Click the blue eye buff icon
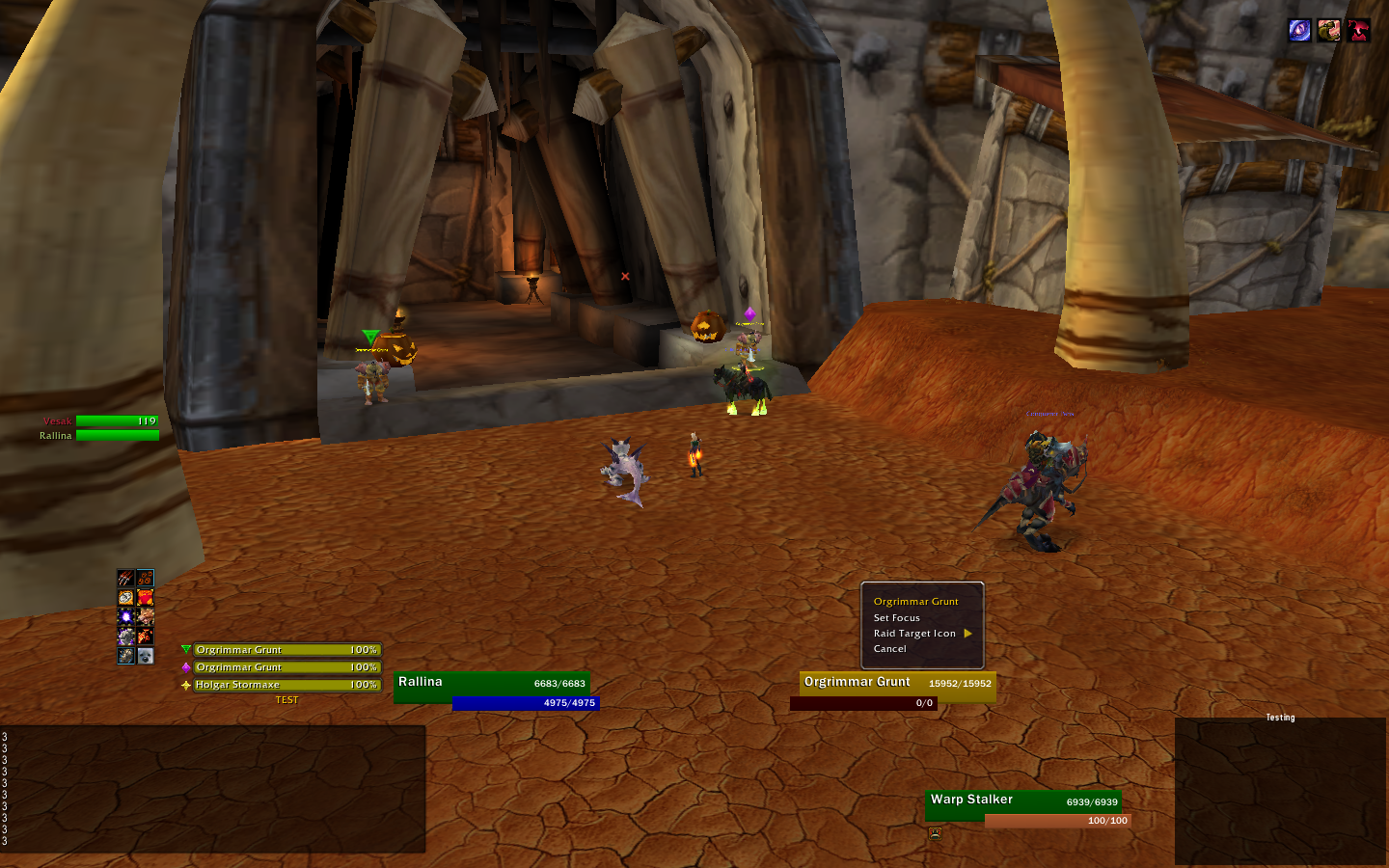Screen dimensions: 1389x868 click(x=1299, y=31)
